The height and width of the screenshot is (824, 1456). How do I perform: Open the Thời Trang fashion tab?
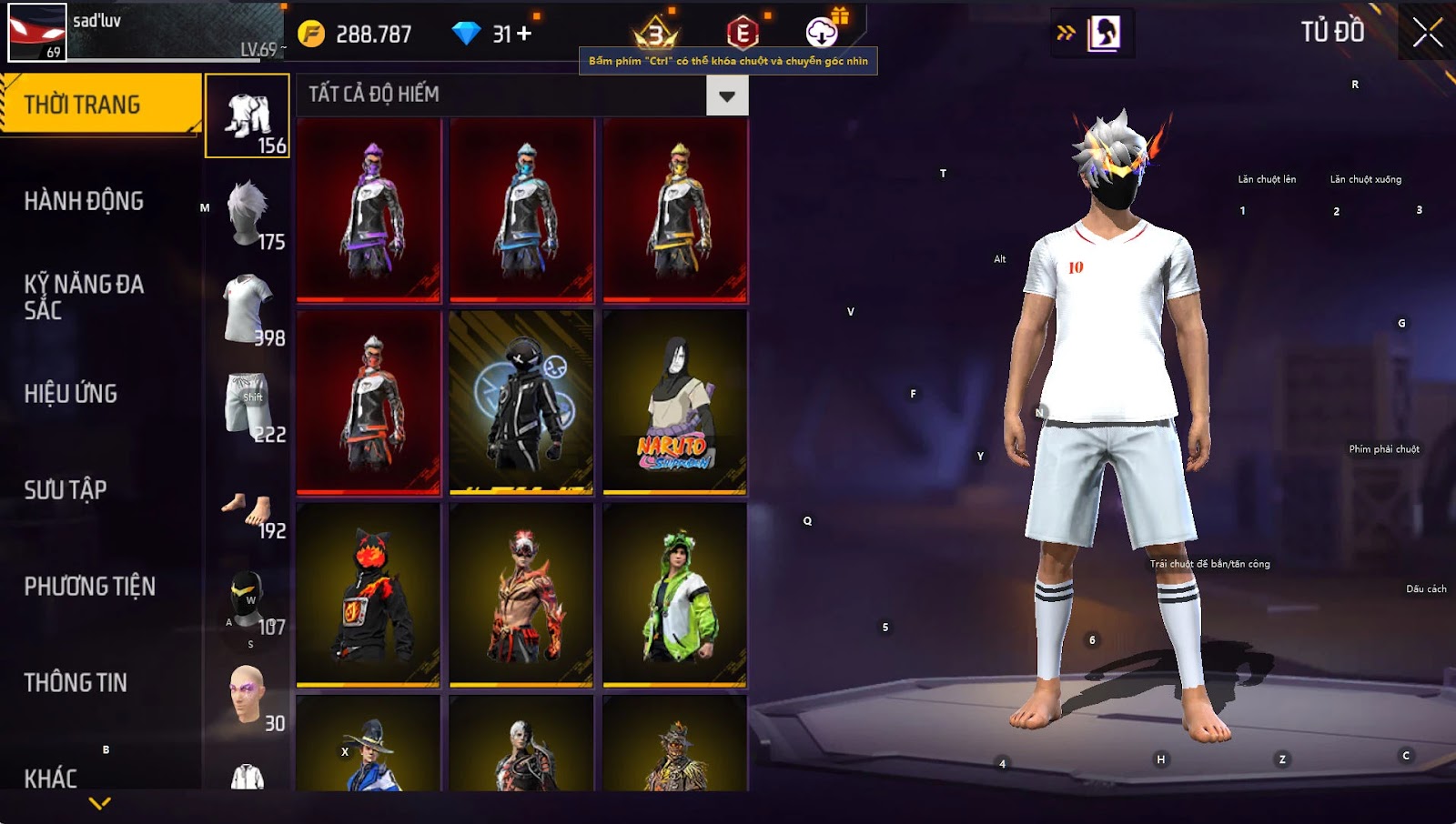(100, 105)
